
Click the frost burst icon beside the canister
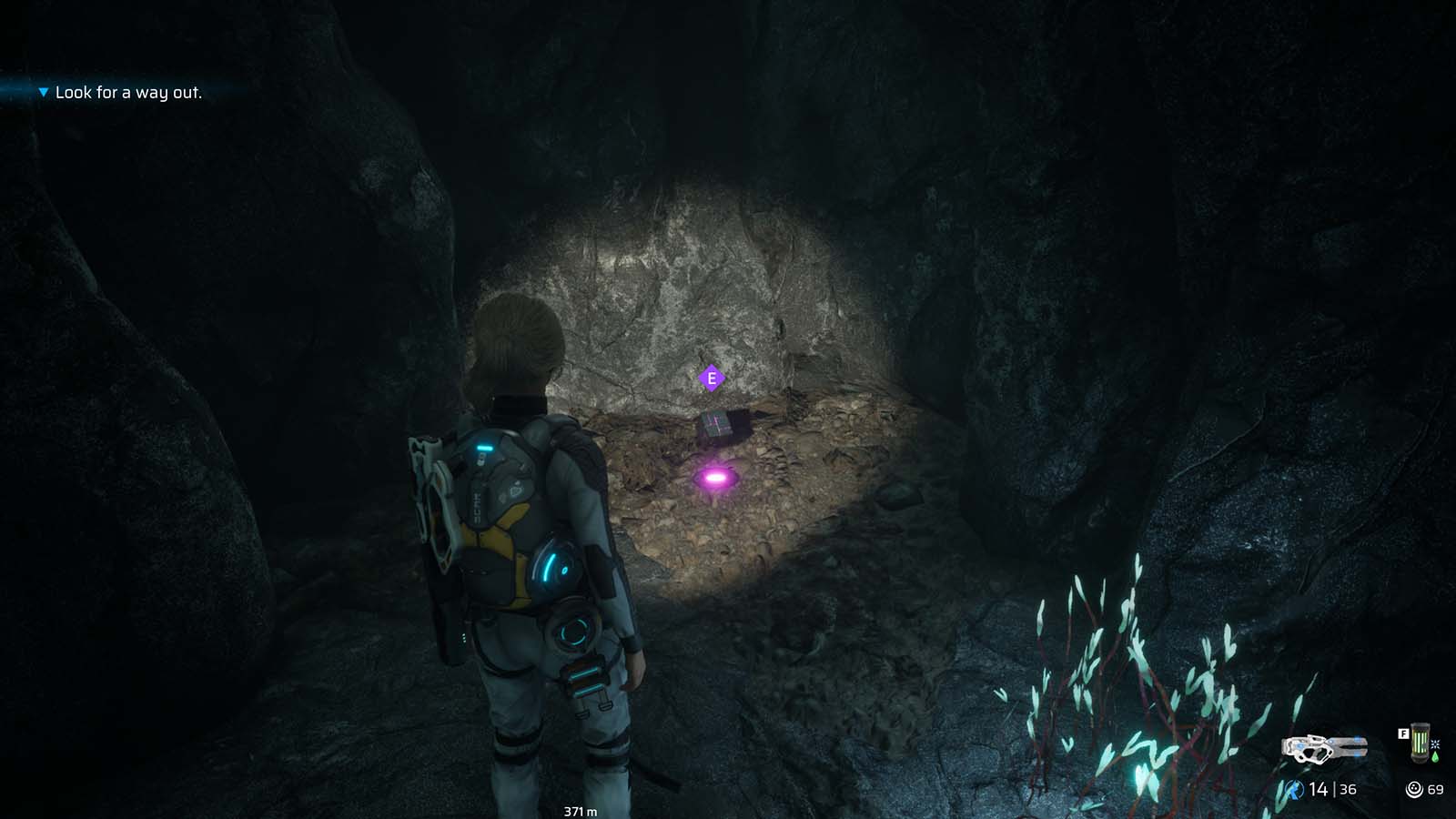(x=1437, y=743)
